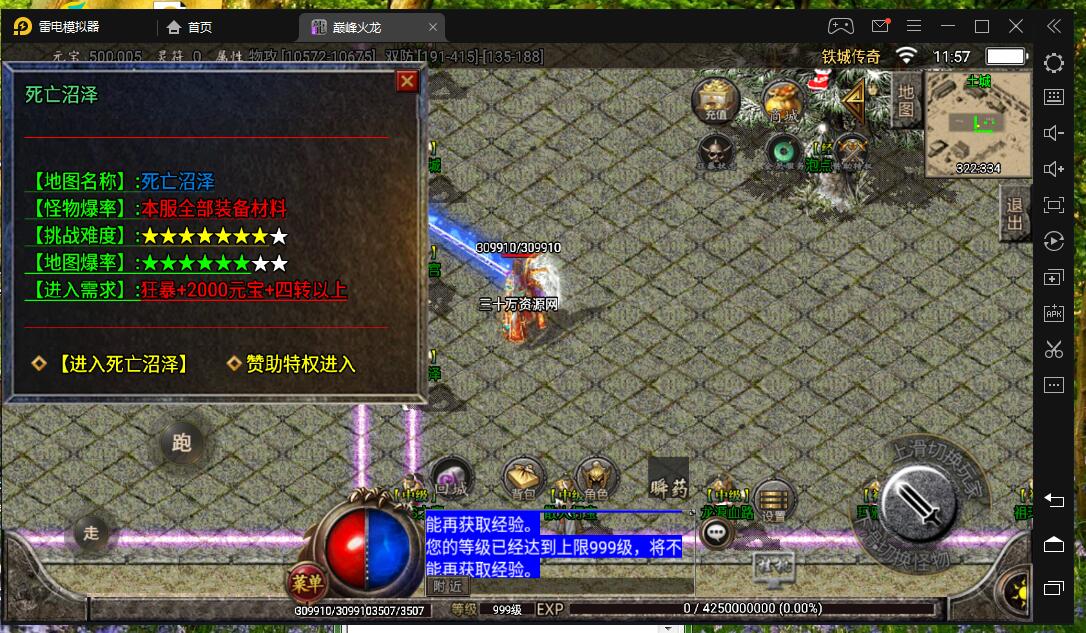
Task: Use the 回城 return-to-town icon
Action: (451, 479)
